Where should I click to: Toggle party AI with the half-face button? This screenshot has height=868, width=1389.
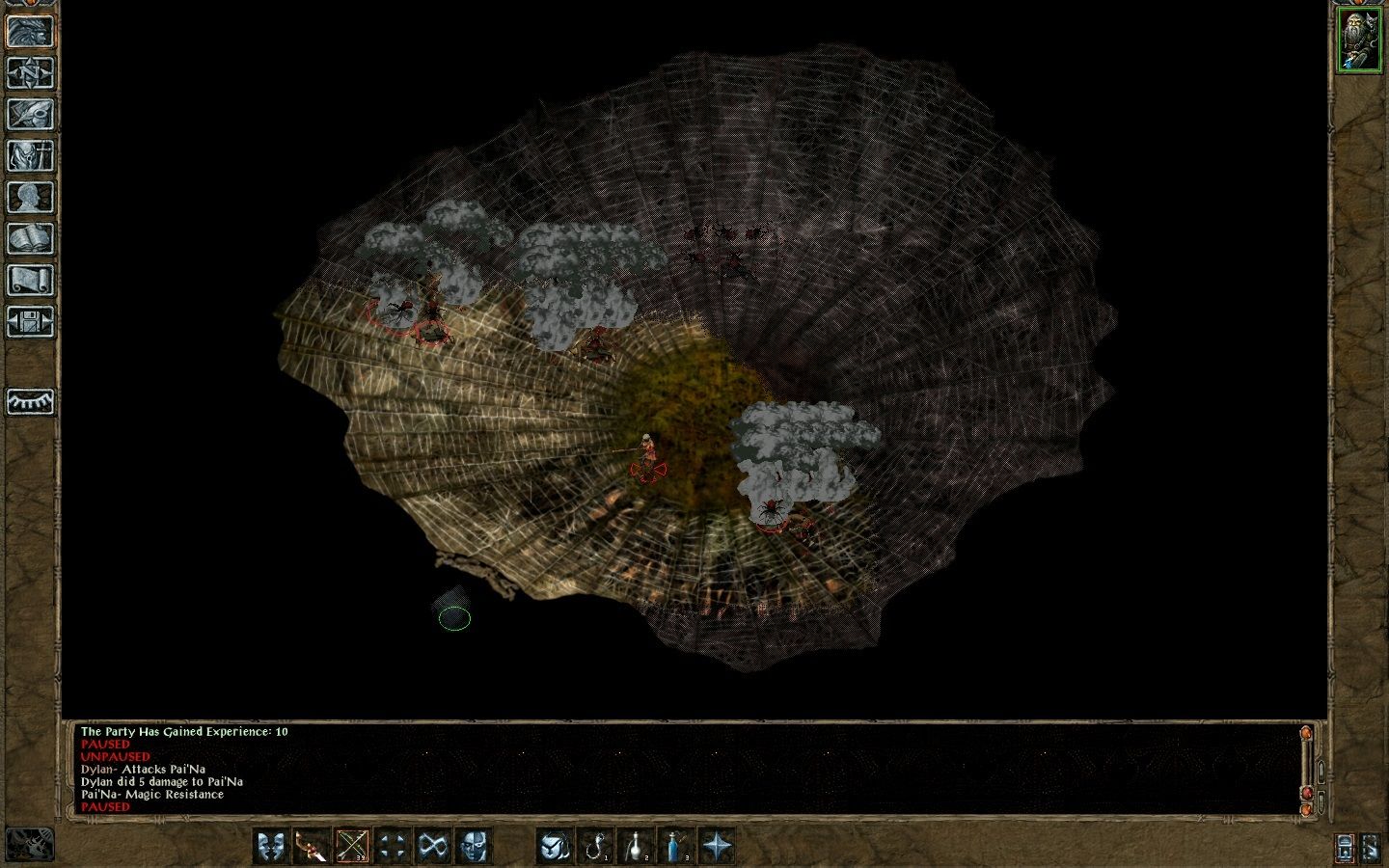pyautogui.click(x=472, y=846)
